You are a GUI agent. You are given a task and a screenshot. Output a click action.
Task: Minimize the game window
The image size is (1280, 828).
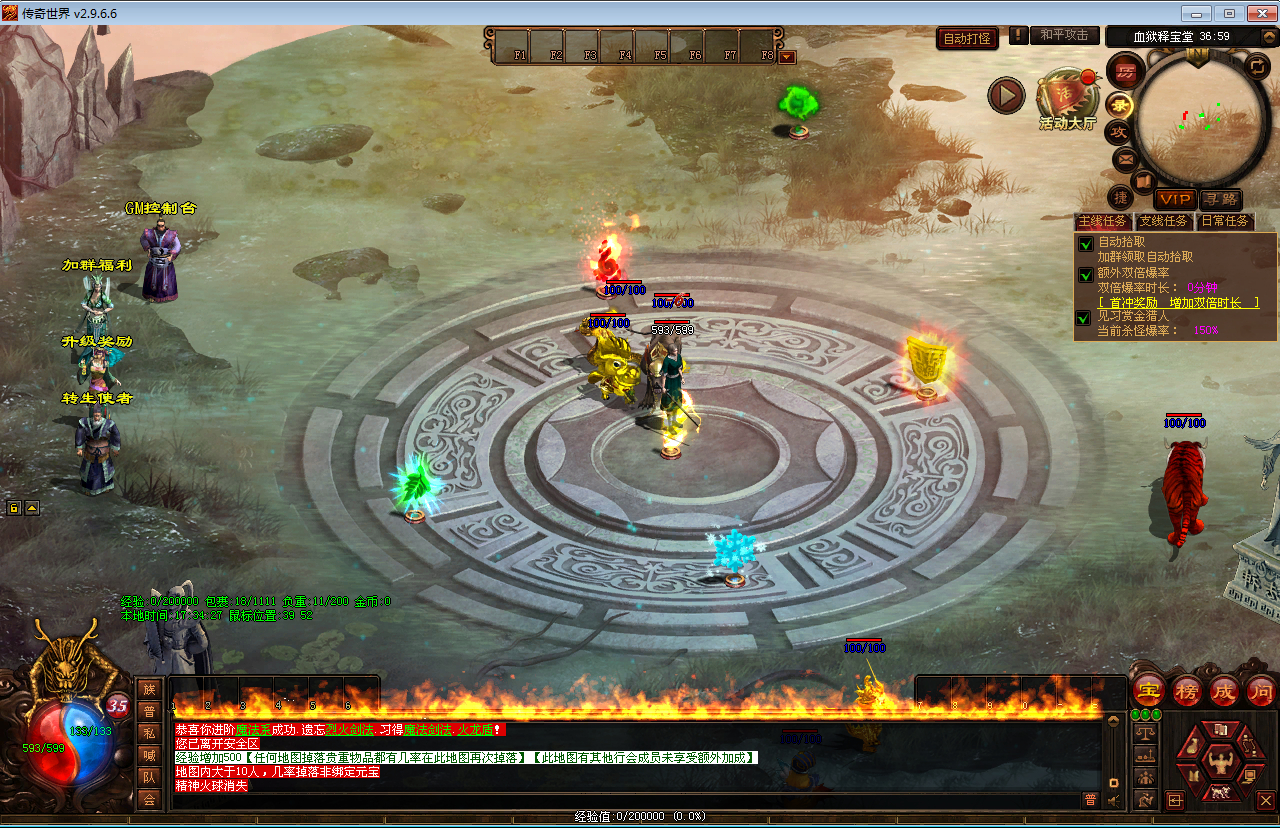(1196, 13)
